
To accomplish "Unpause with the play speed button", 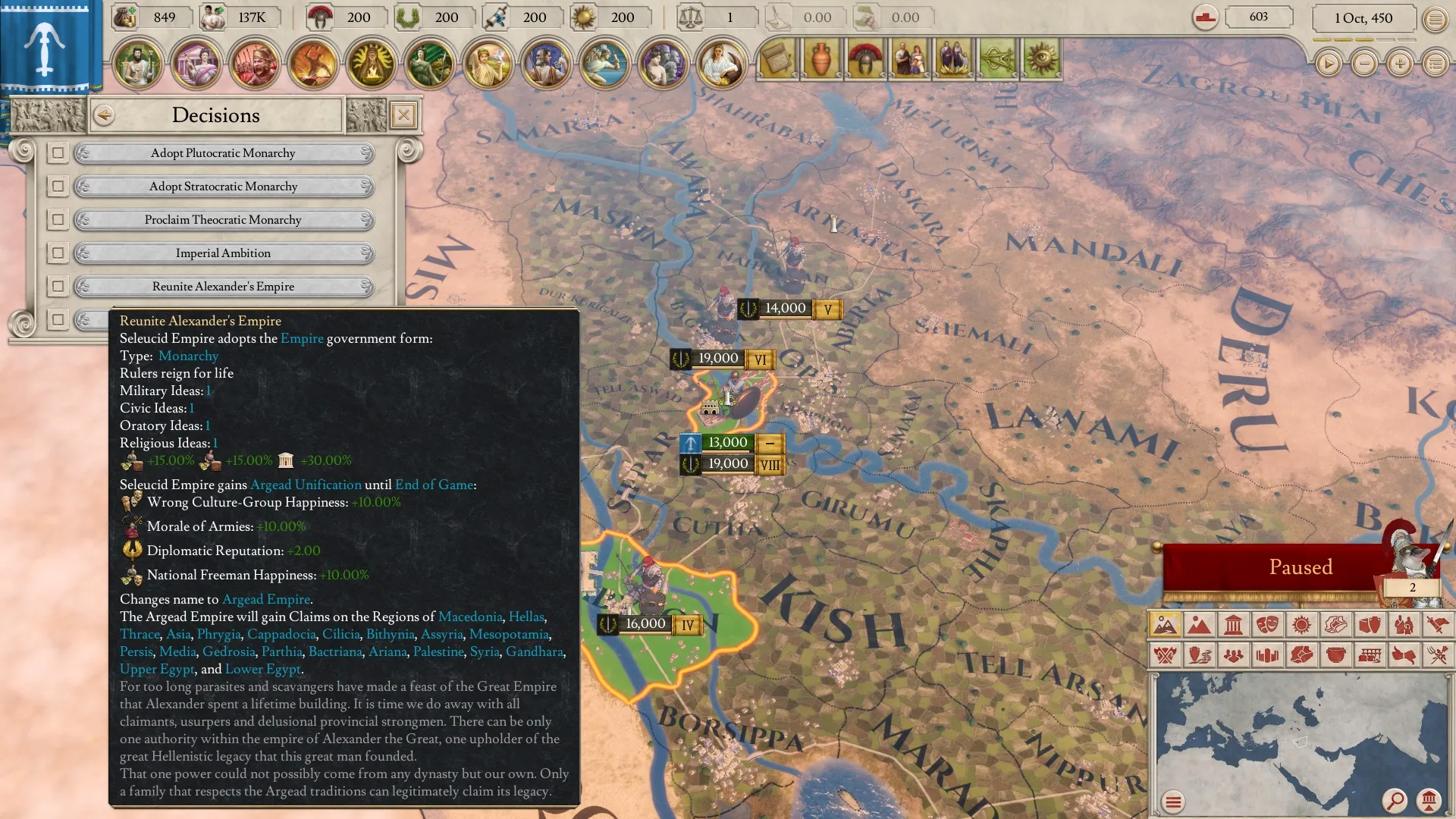I will [1328, 64].
